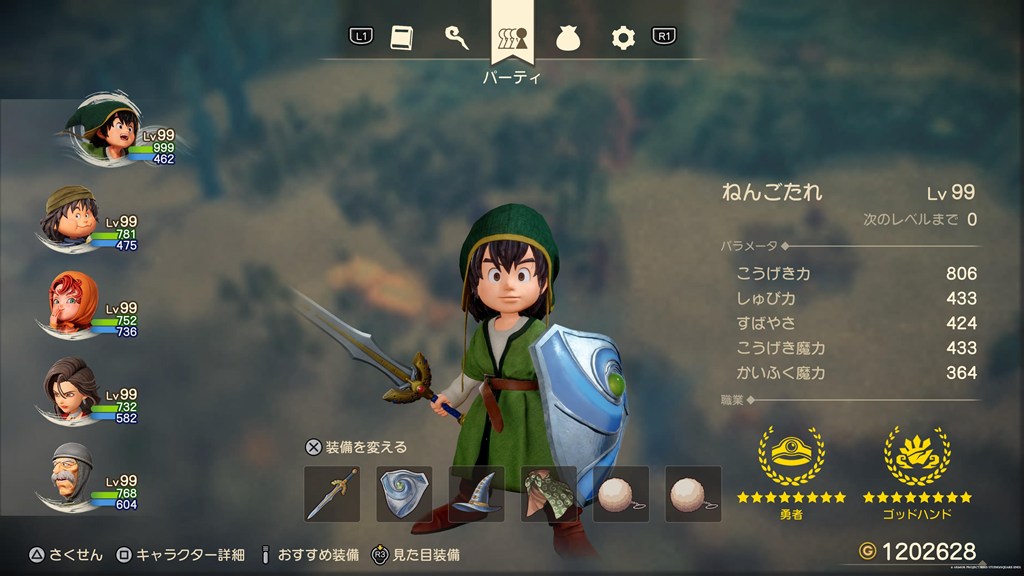Open the item bag tab
Viewport: 1024px width, 576px height.
(568, 38)
